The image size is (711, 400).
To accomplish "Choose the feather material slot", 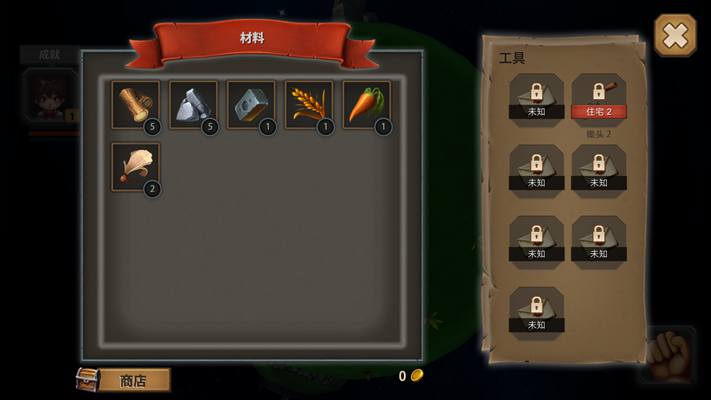I will pyautogui.click(x=135, y=167).
